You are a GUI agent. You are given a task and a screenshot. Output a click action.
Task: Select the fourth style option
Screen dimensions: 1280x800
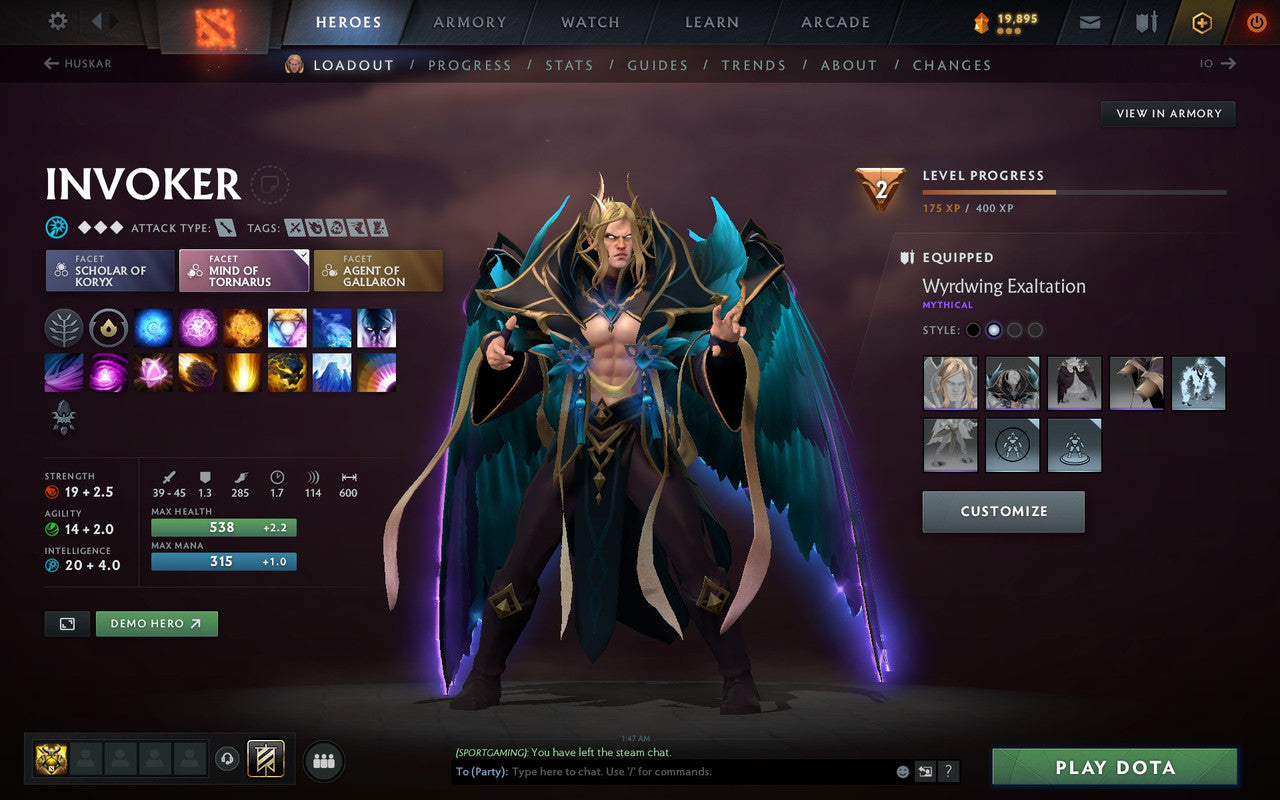(x=1035, y=328)
